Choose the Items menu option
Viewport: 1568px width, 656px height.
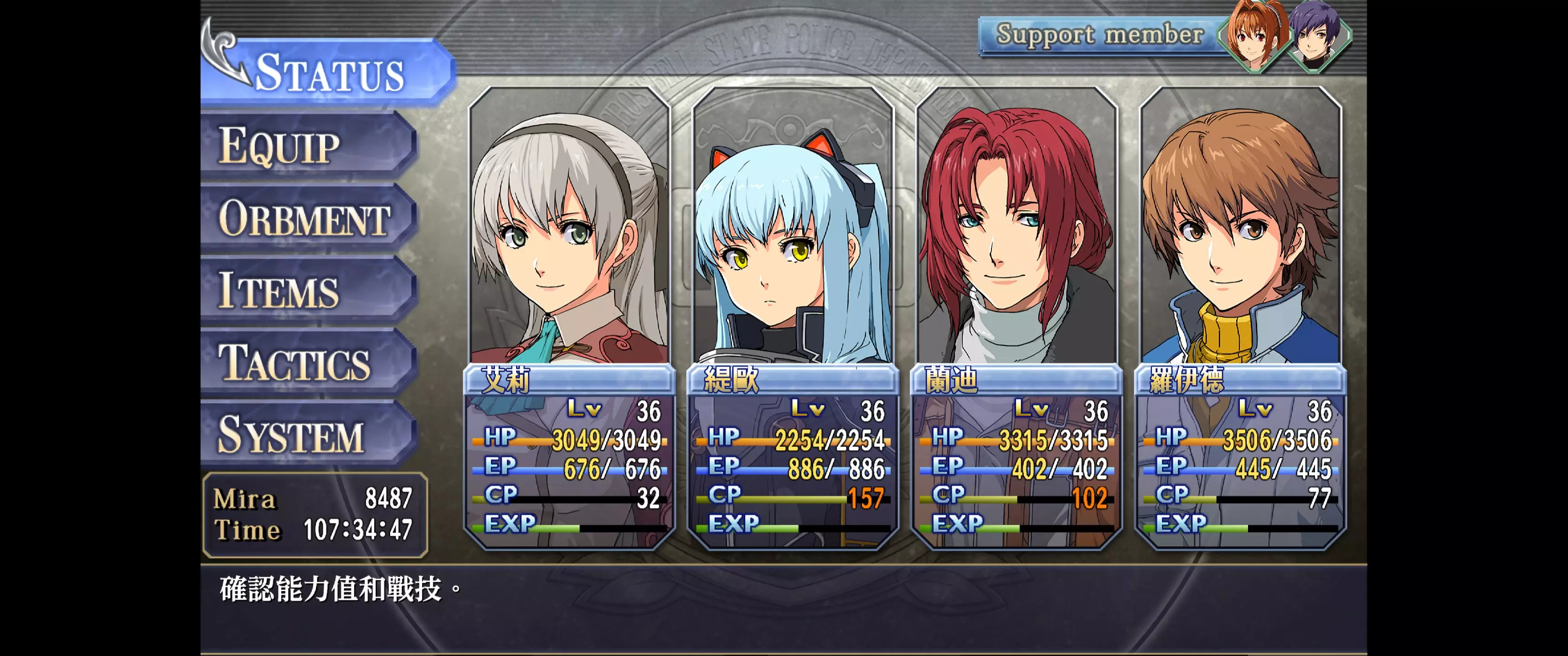(307, 290)
